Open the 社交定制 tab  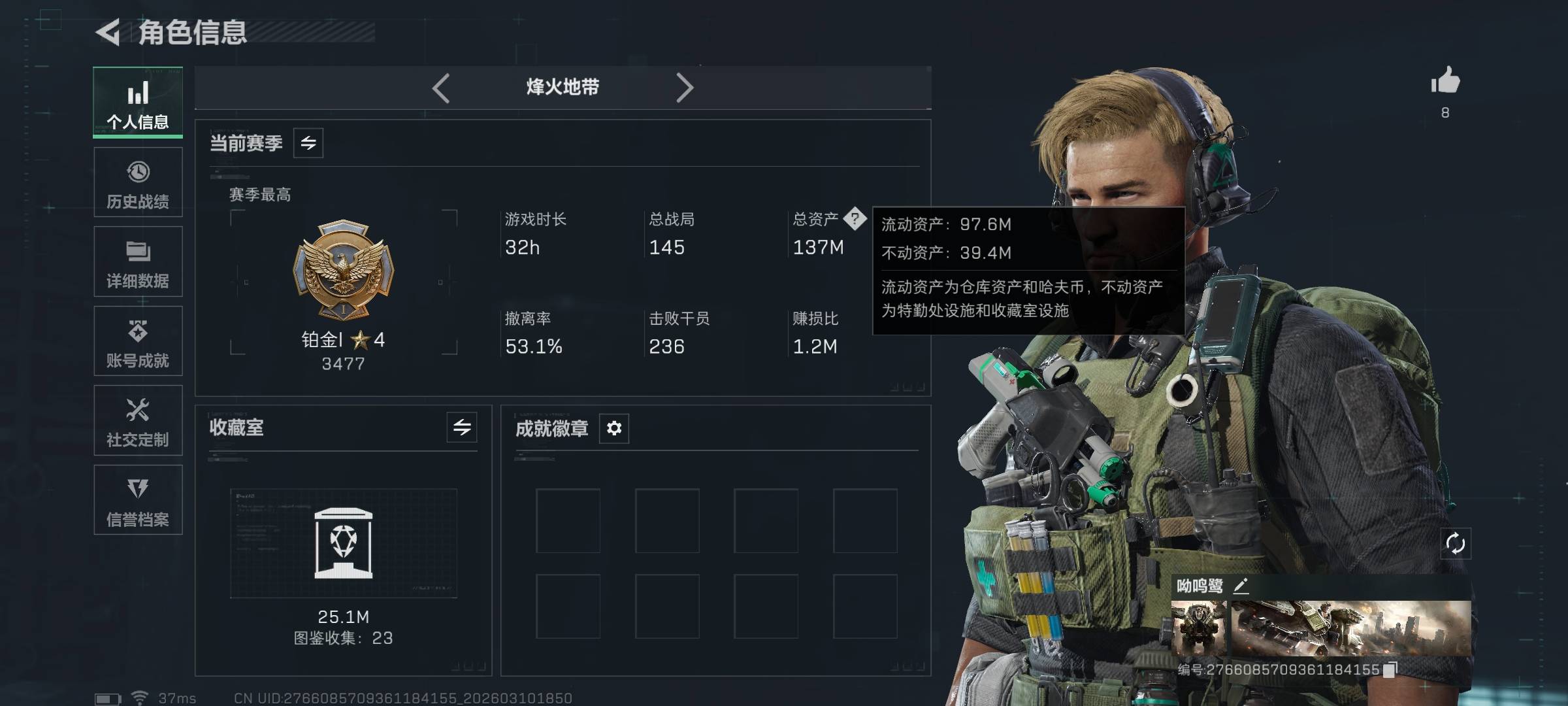[x=138, y=421]
